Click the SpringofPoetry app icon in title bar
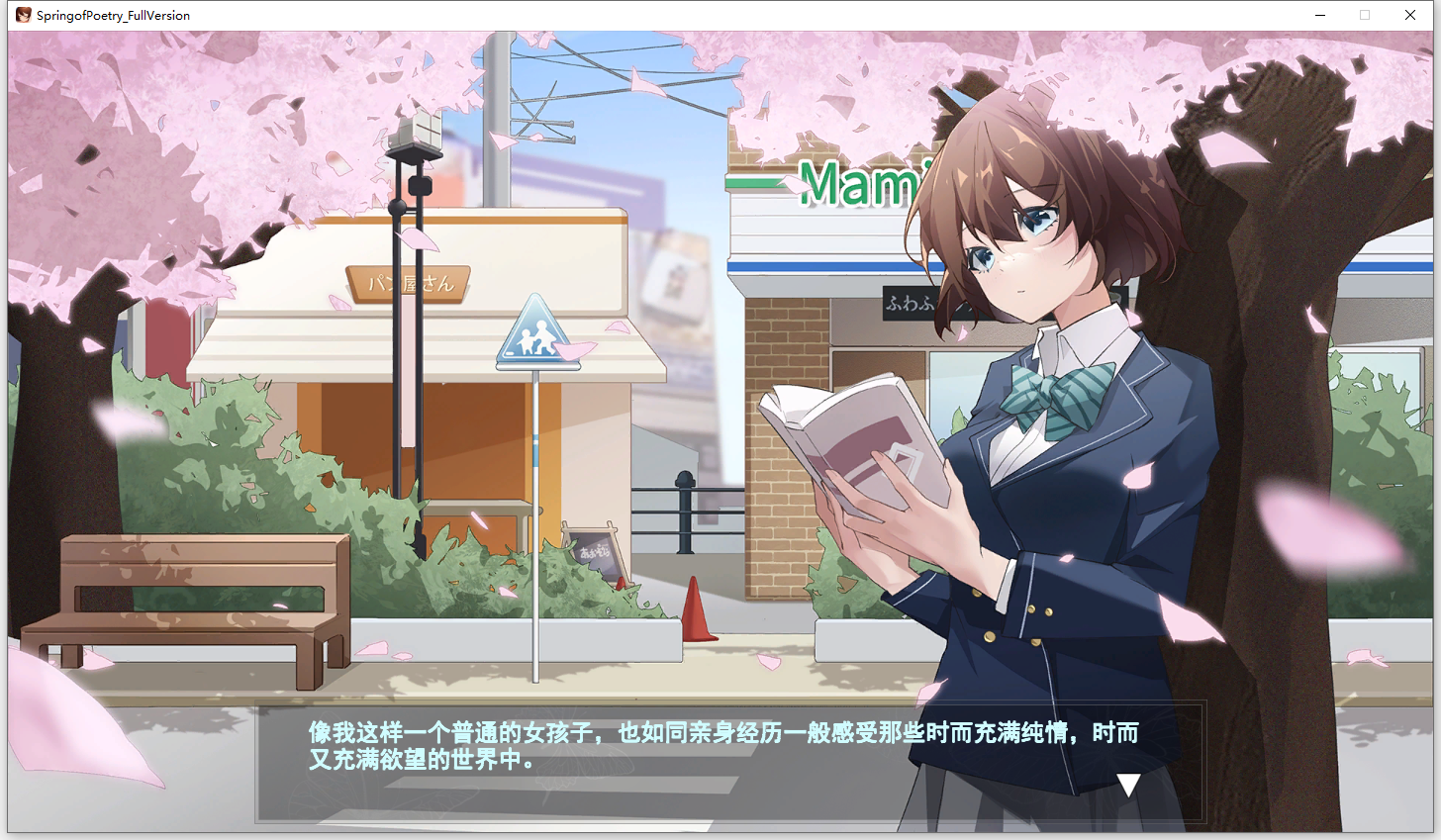 click(22, 15)
